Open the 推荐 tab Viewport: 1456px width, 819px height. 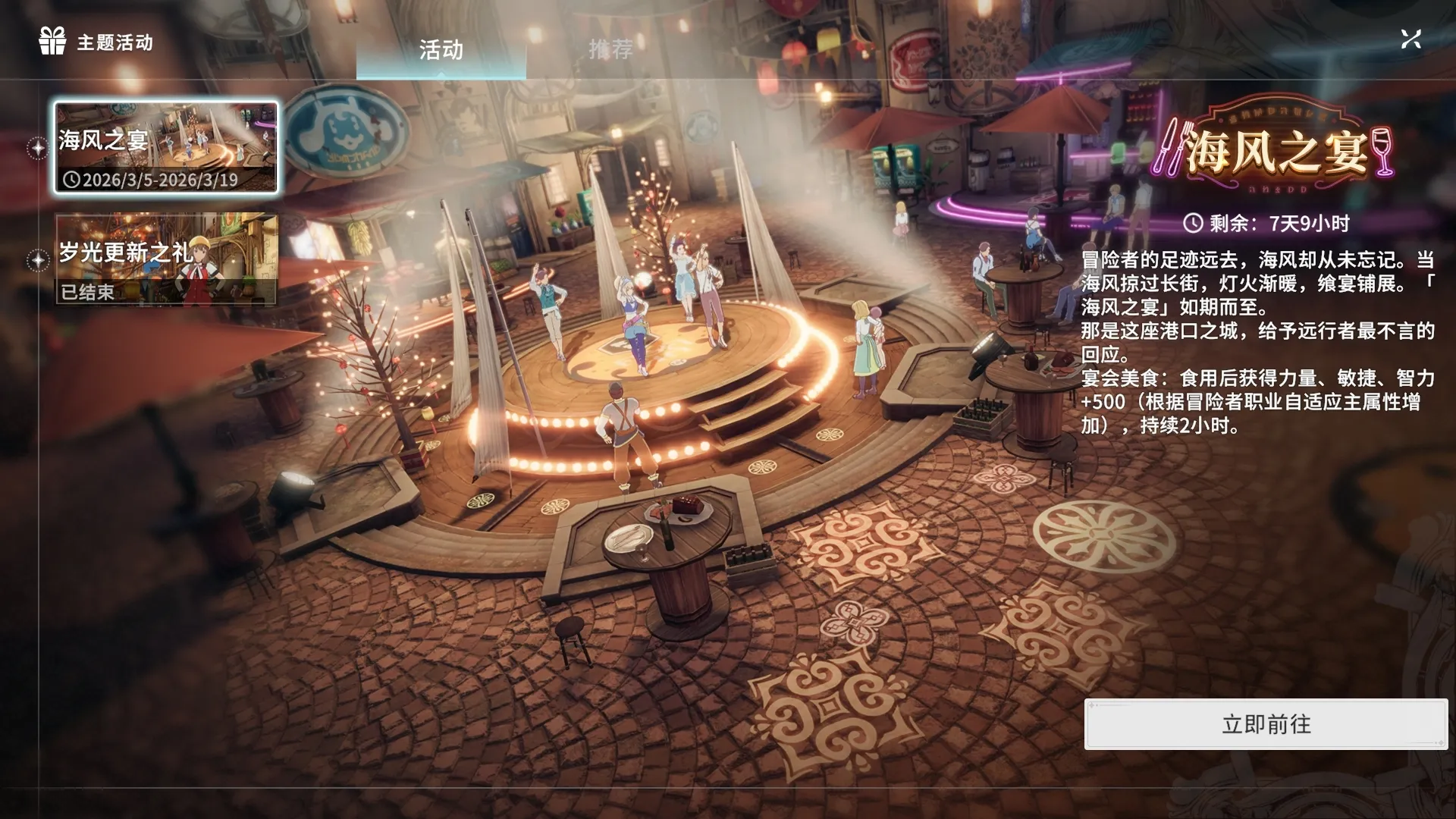pos(610,50)
